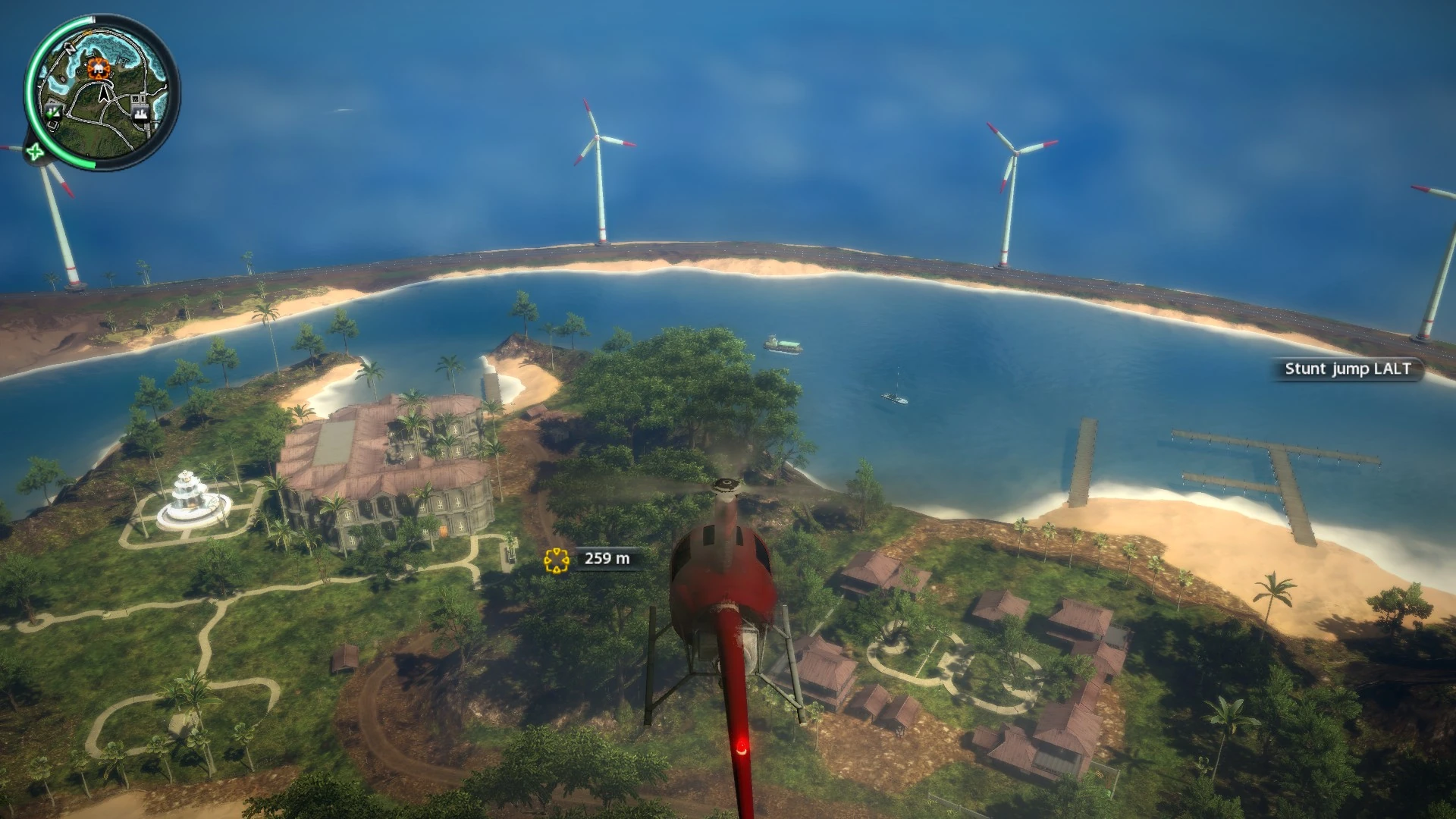Click the green health ring around the minimap
Screen dimensions: 1456x819
click(x=30, y=91)
